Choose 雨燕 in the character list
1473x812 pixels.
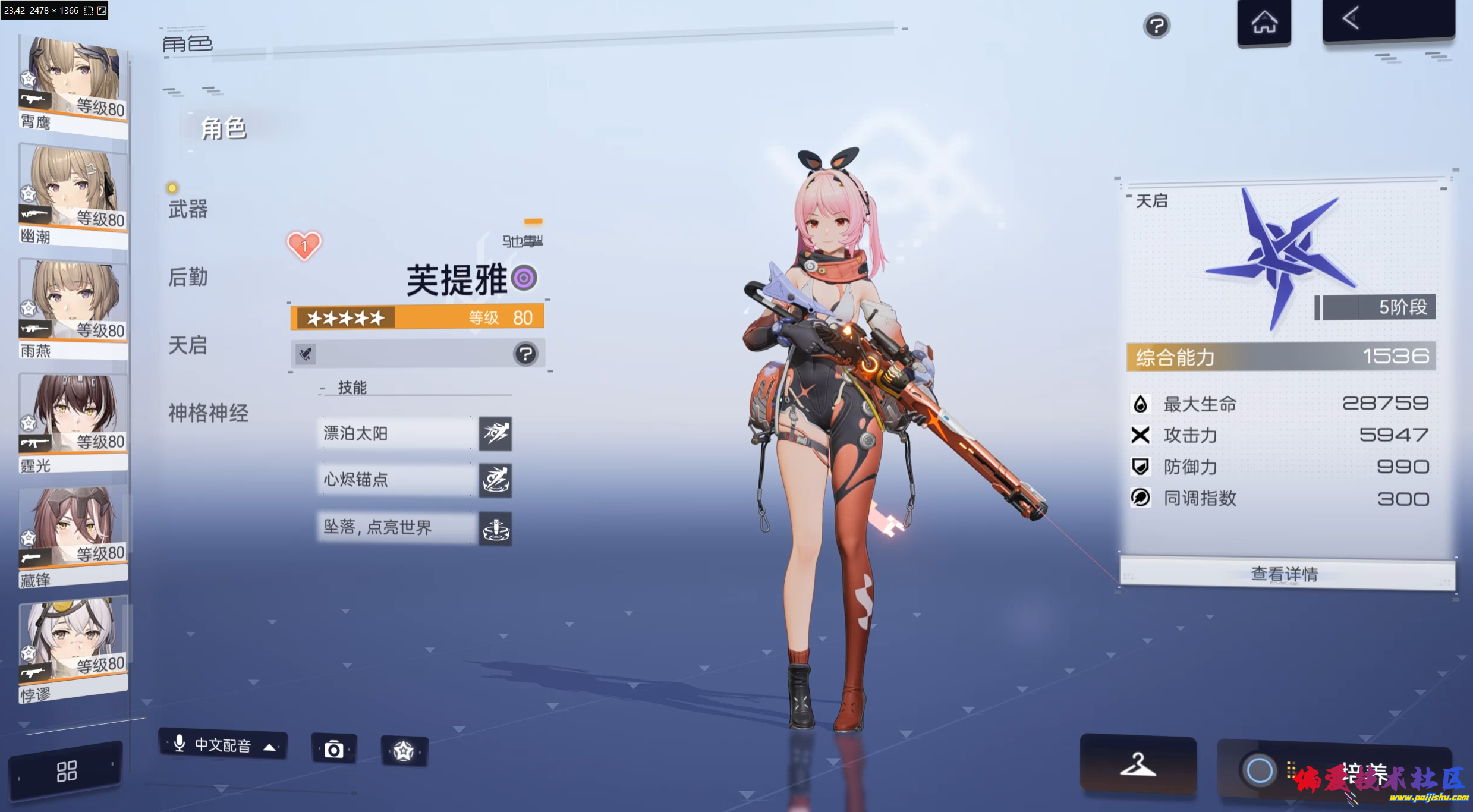[x=73, y=308]
